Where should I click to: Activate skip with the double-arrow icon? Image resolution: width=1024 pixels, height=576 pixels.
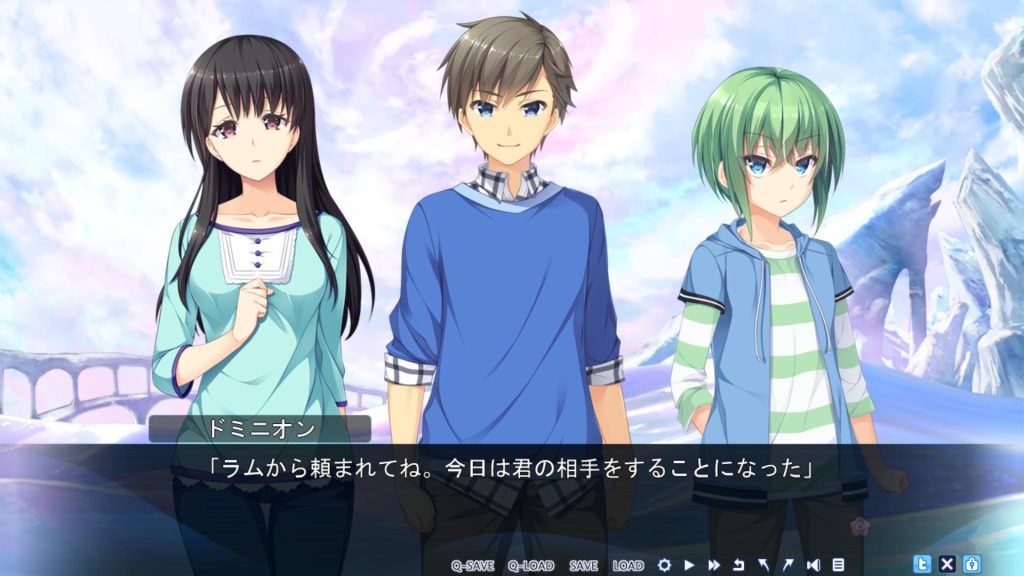coord(714,565)
